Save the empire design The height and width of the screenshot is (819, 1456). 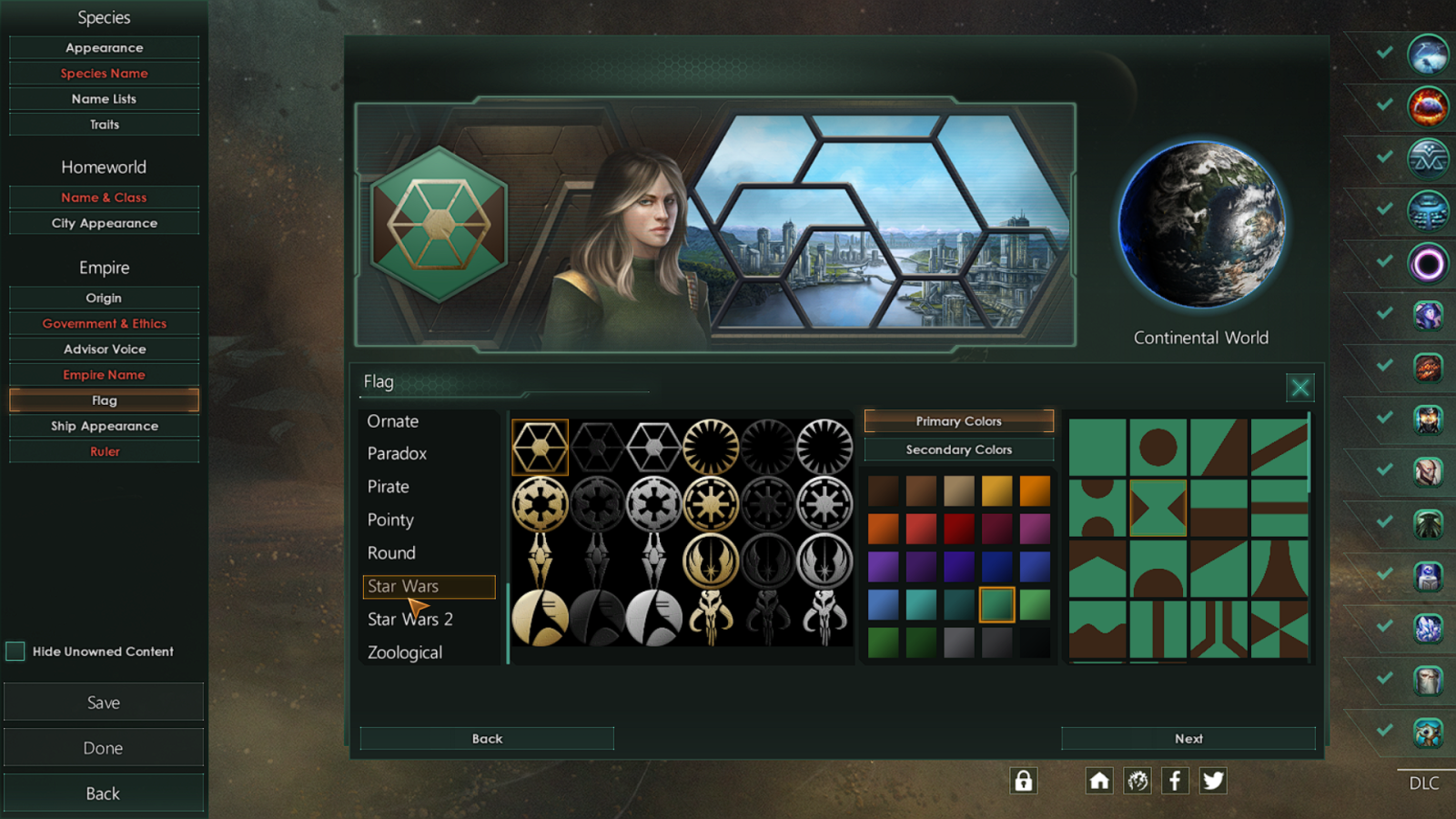pos(104,703)
